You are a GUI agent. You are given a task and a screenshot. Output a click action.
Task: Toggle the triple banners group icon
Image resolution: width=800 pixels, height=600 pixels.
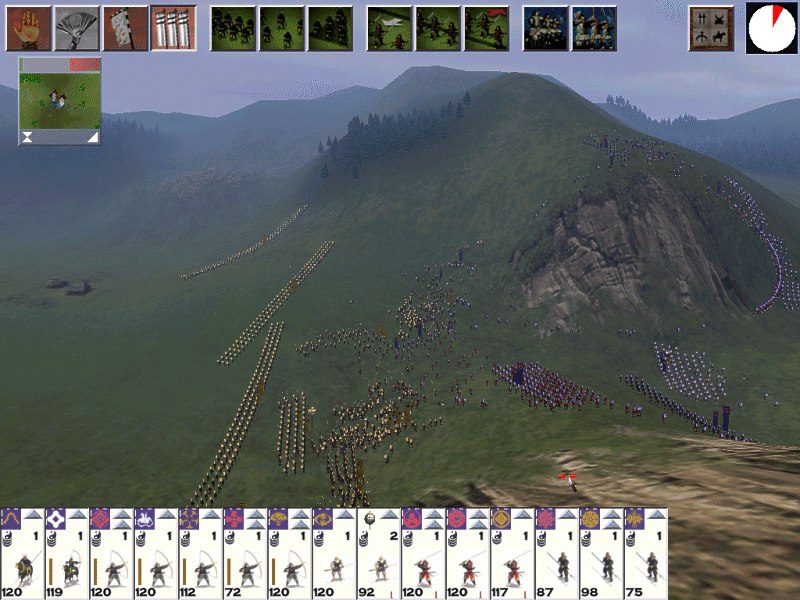[x=172, y=28]
